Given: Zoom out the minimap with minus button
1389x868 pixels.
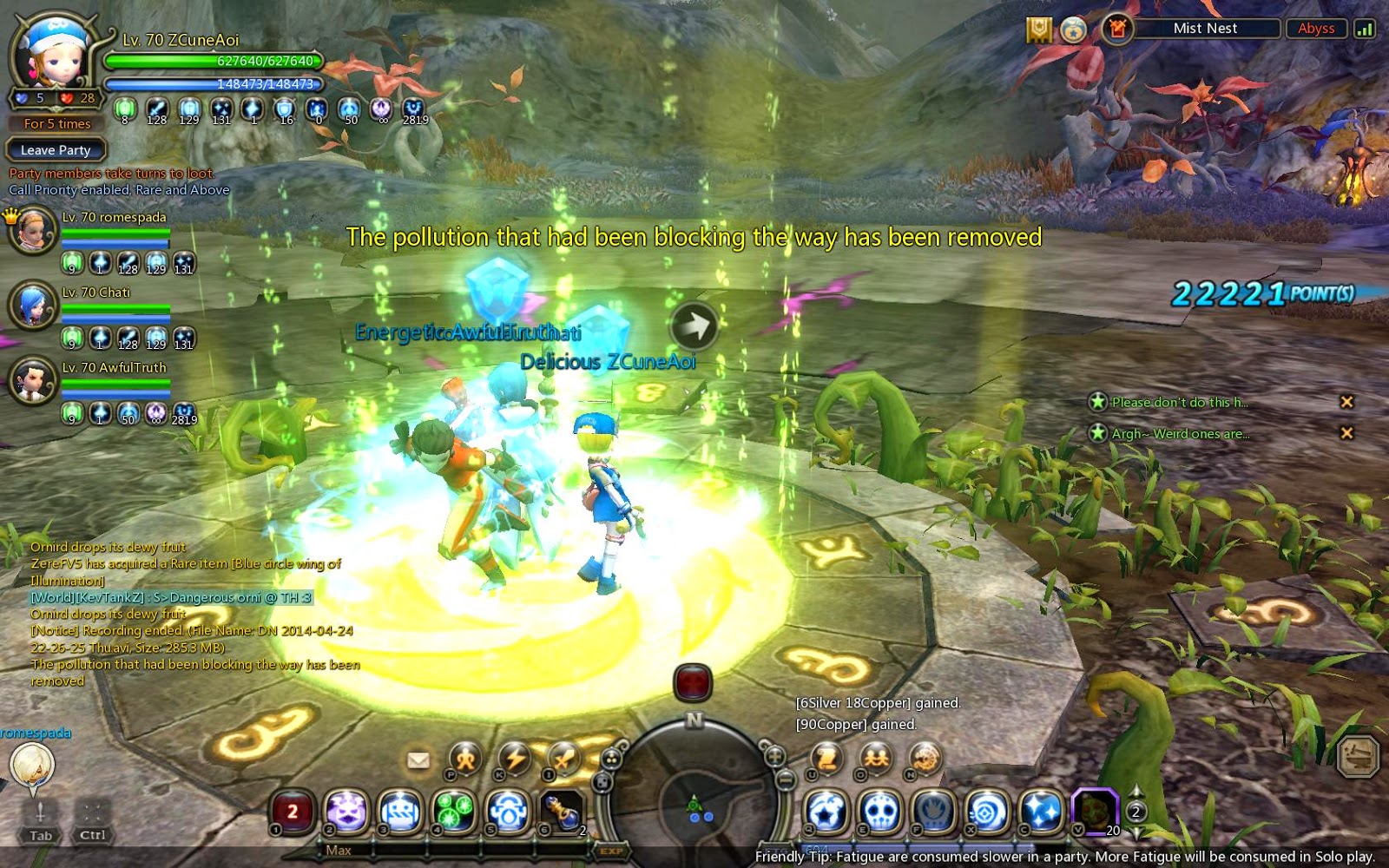Looking at the screenshot, I should [786, 779].
